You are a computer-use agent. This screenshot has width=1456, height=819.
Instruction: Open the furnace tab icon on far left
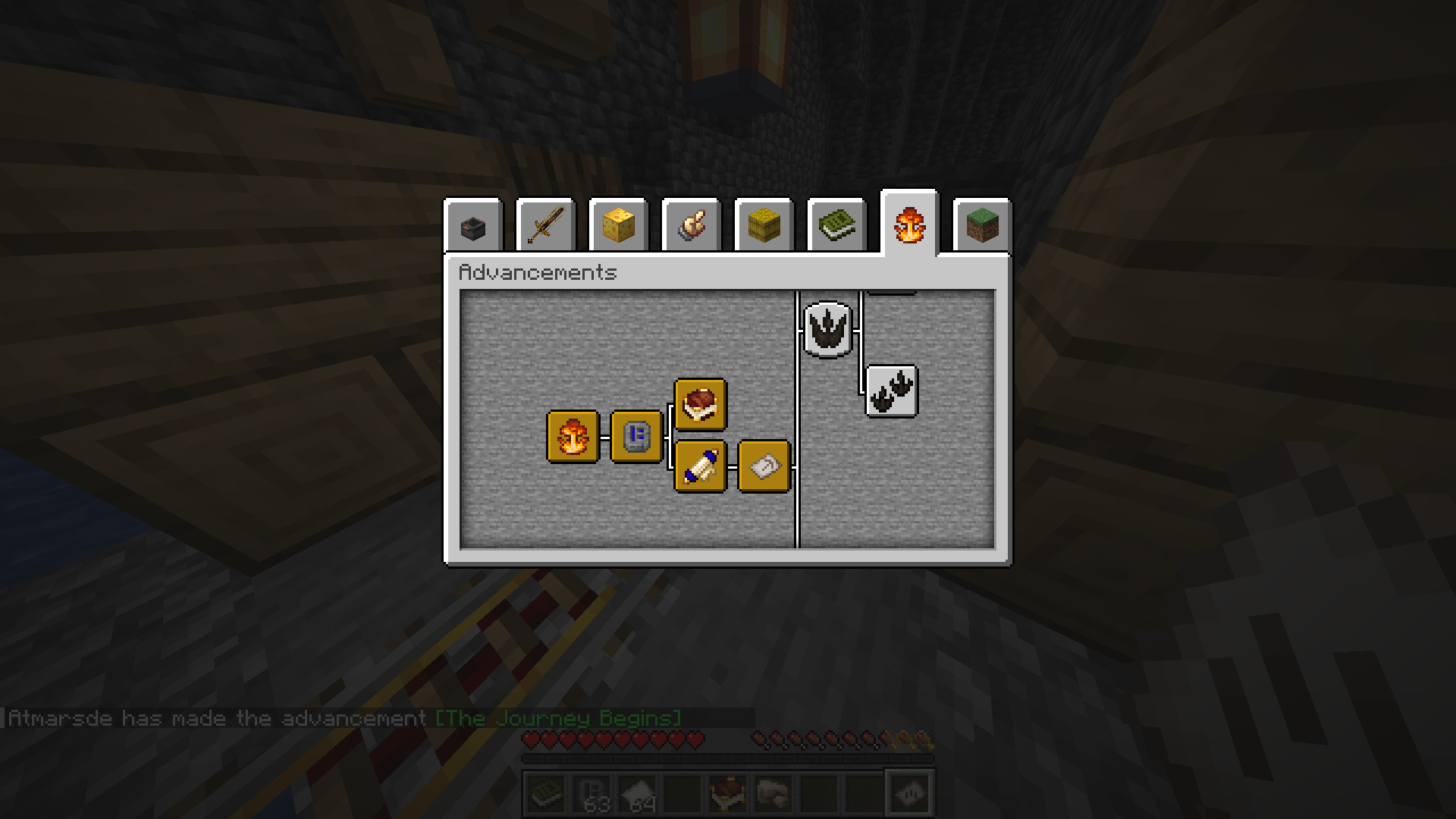coord(473,224)
